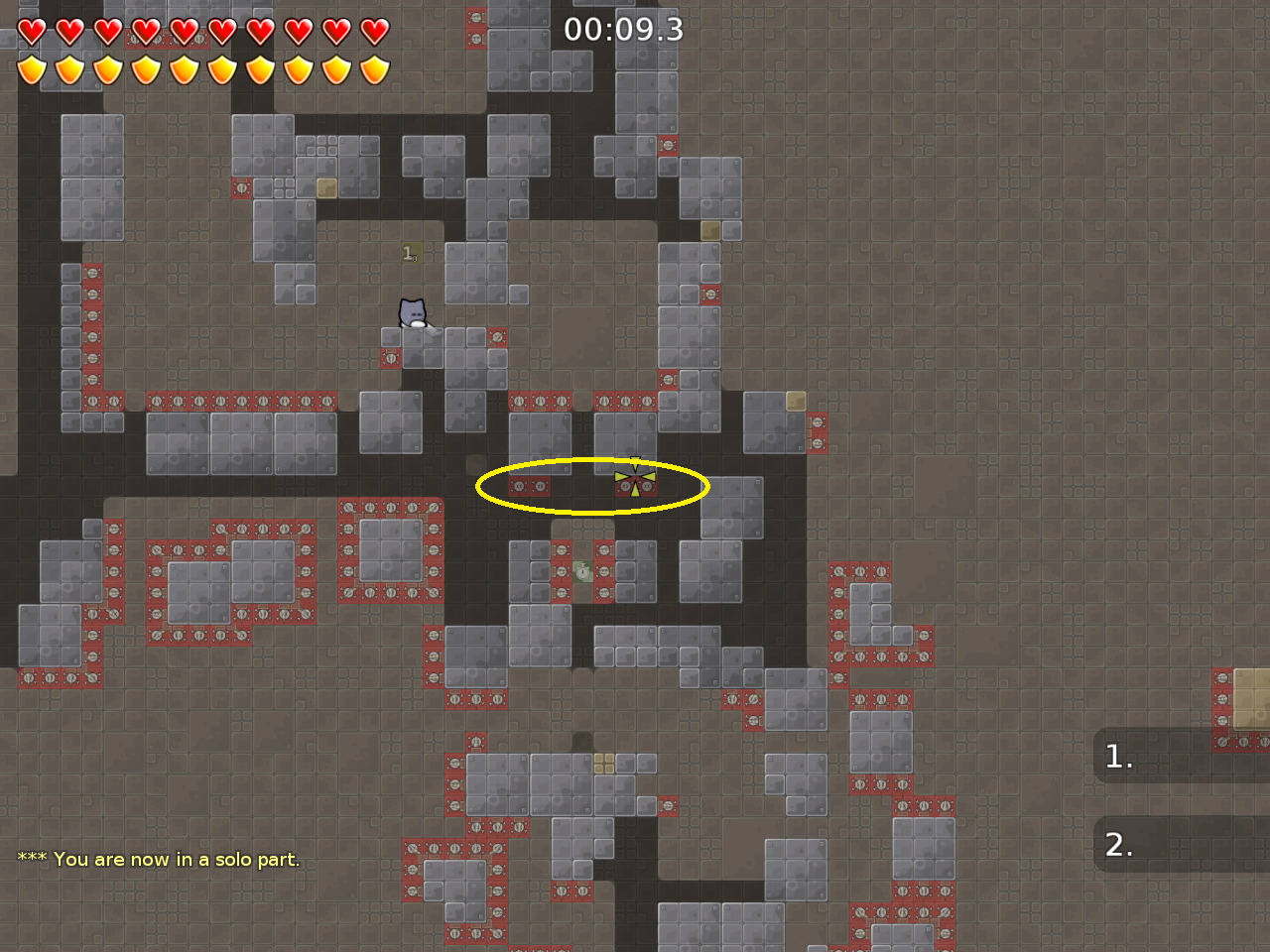Click the numbered sign tile above the cat
The width and height of the screenshot is (1270, 952).
click(x=410, y=251)
